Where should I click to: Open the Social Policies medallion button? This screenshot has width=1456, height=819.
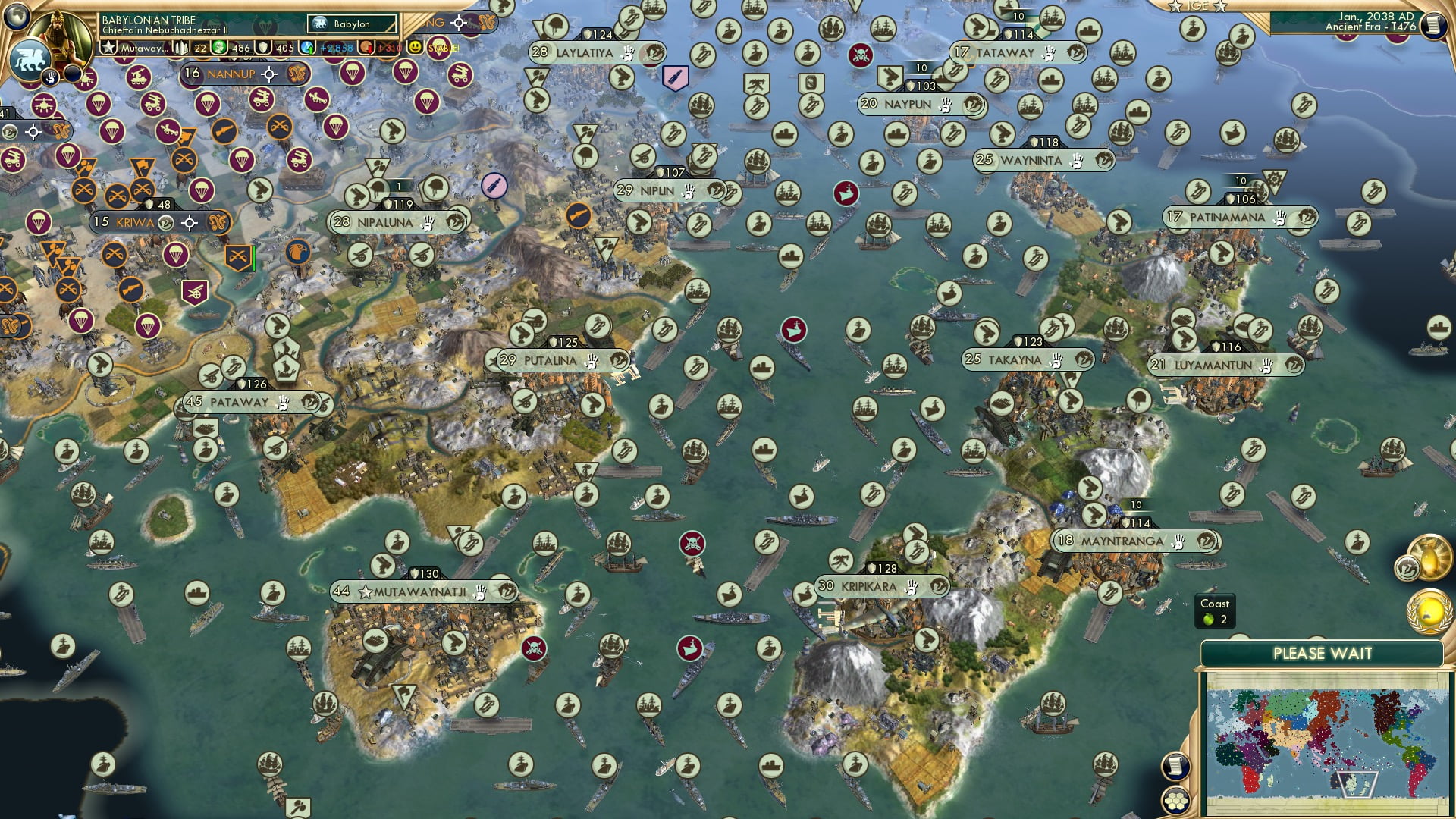[x=1430, y=611]
